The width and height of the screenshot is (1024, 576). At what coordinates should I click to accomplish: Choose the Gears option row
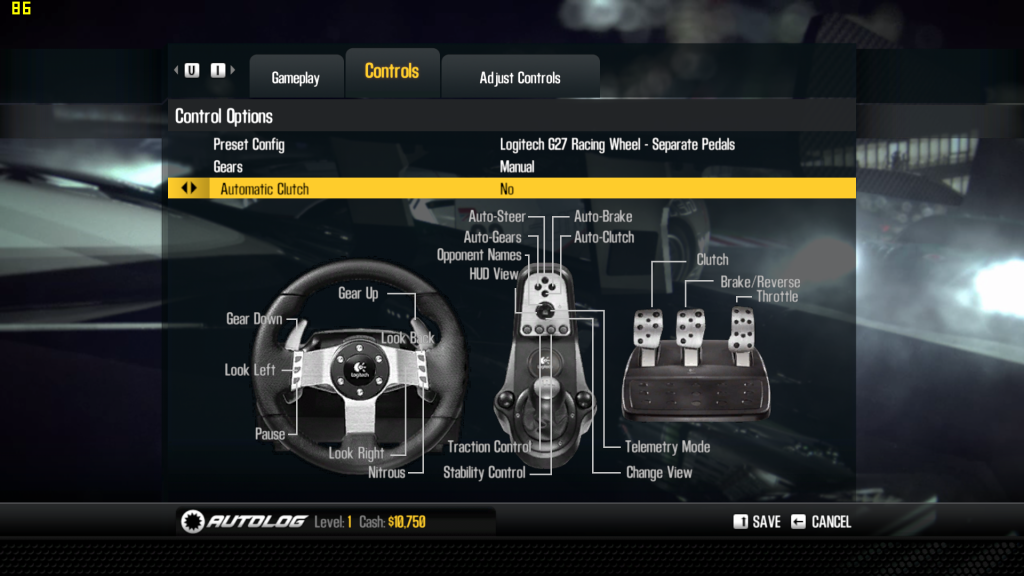pyautogui.click(x=510, y=167)
